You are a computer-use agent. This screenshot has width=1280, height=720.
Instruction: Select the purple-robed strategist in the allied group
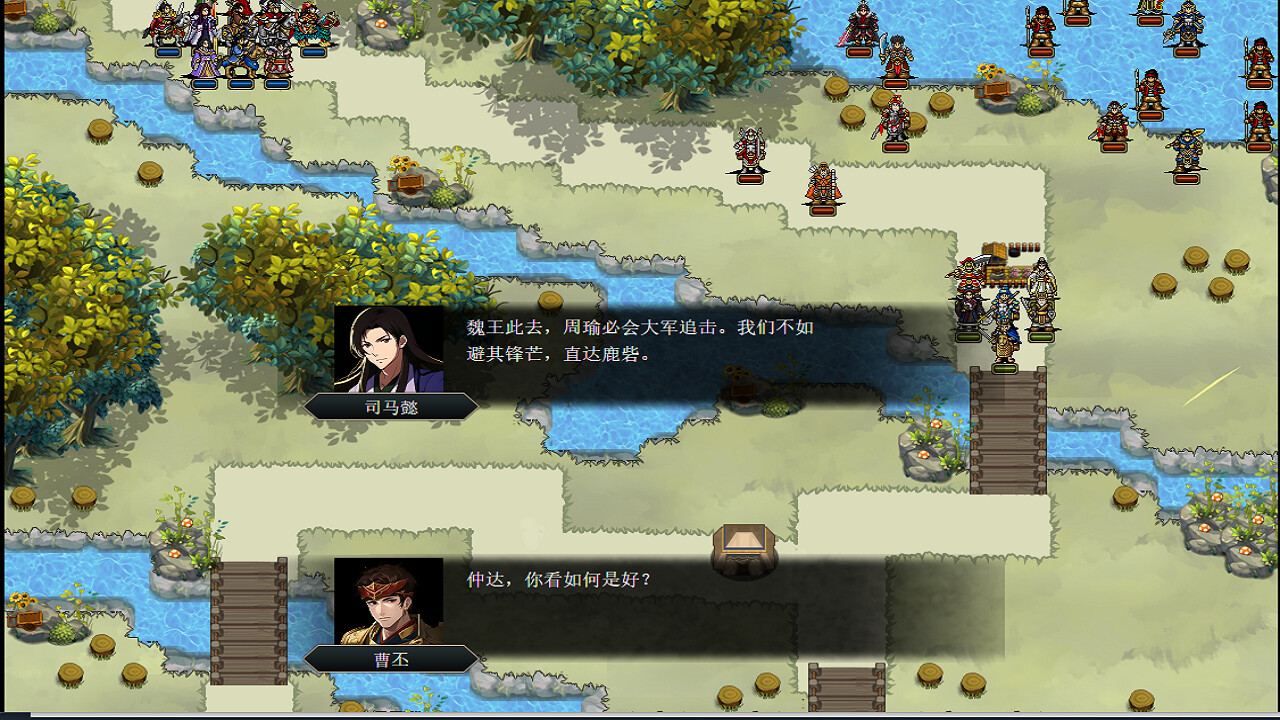tap(206, 60)
